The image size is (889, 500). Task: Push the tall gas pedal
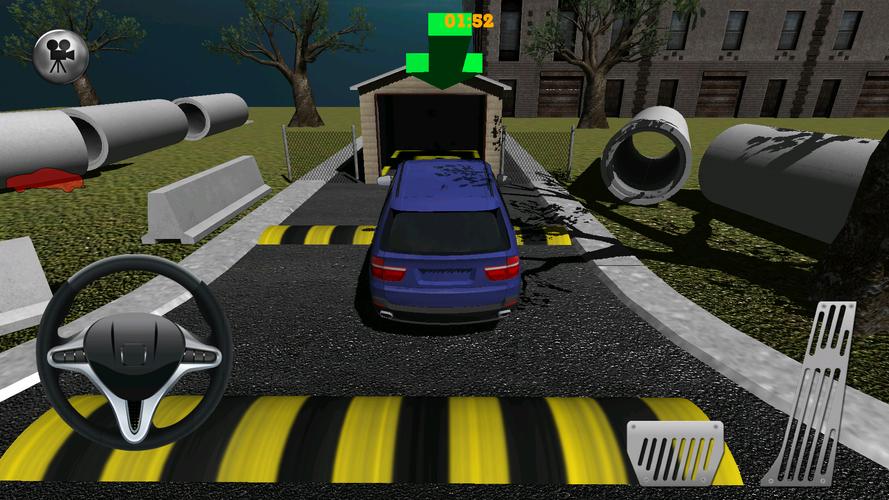[x=813, y=393]
